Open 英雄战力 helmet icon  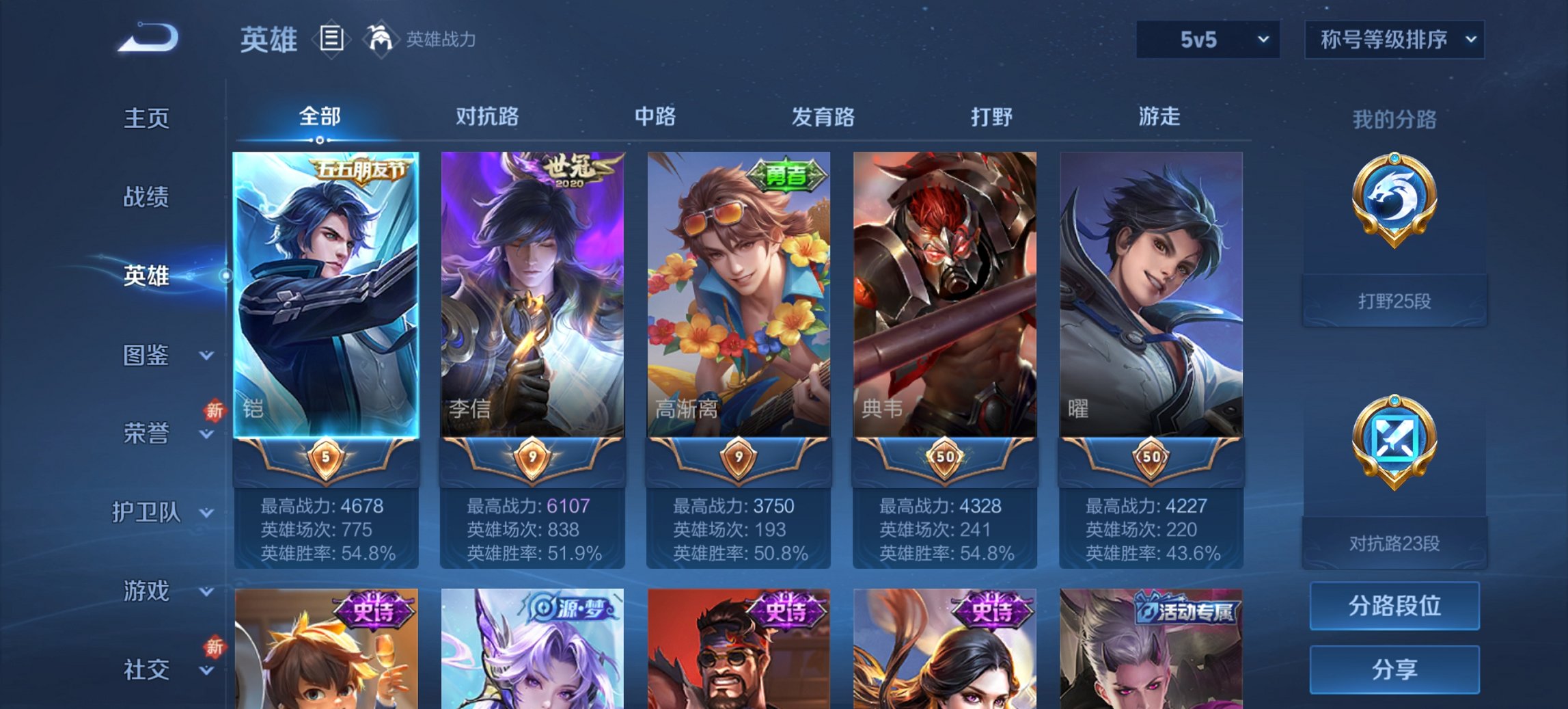point(381,40)
